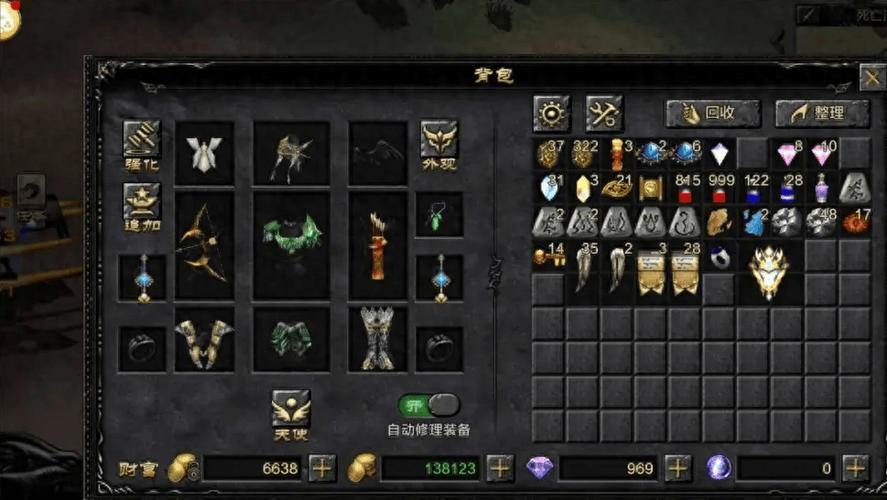Close the backpack window
This screenshot has height=500, width=887.
(871, 76)
